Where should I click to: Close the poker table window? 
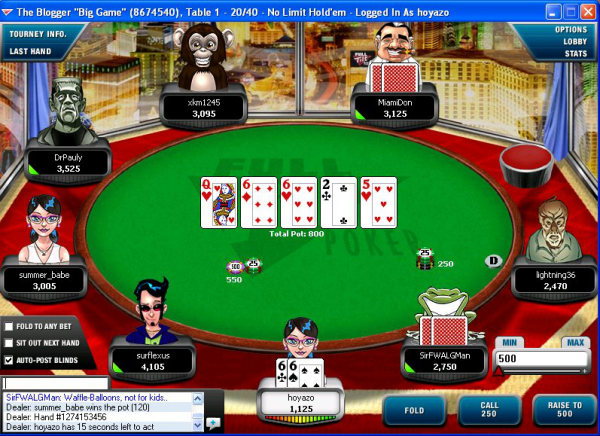coord(588,11)
